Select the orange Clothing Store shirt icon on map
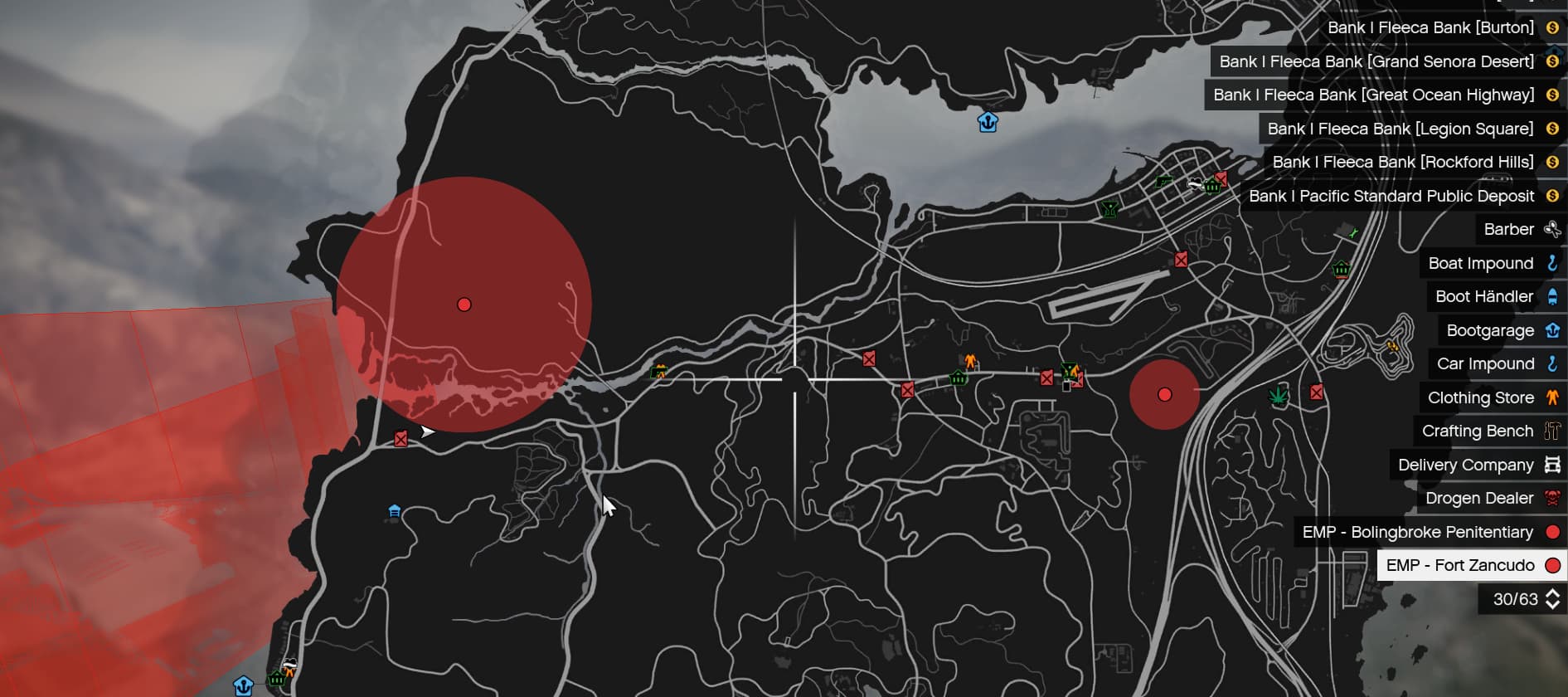This screenshot has width=1568, height=697. [x=968, y=361]
